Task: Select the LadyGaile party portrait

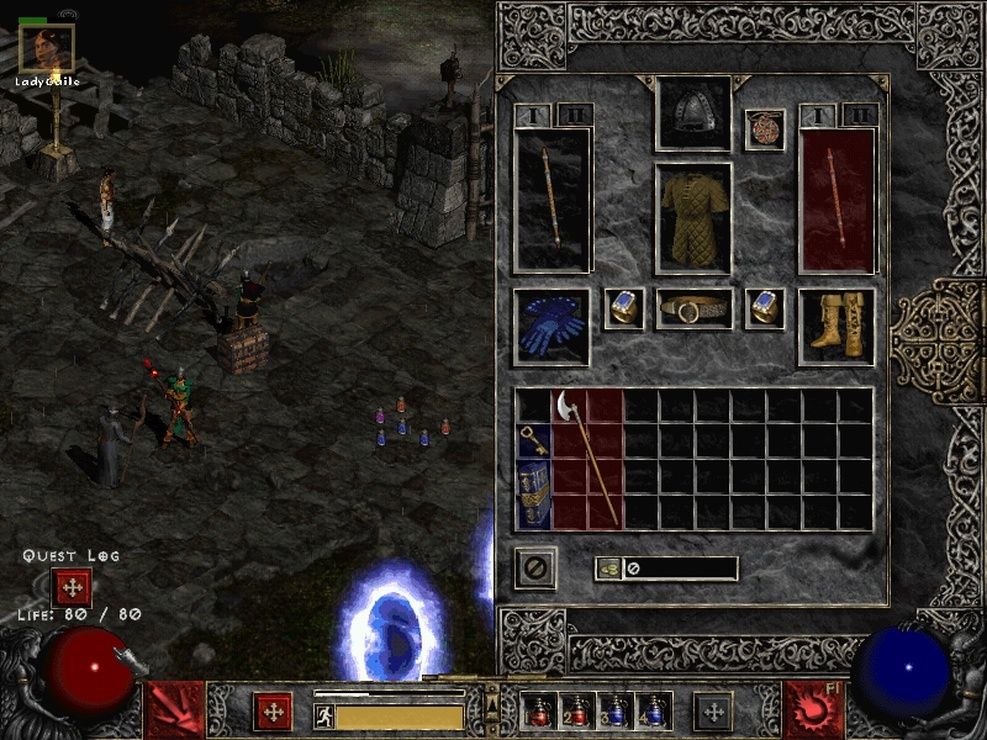Action: pyautogui.click(x=46, y=48)
